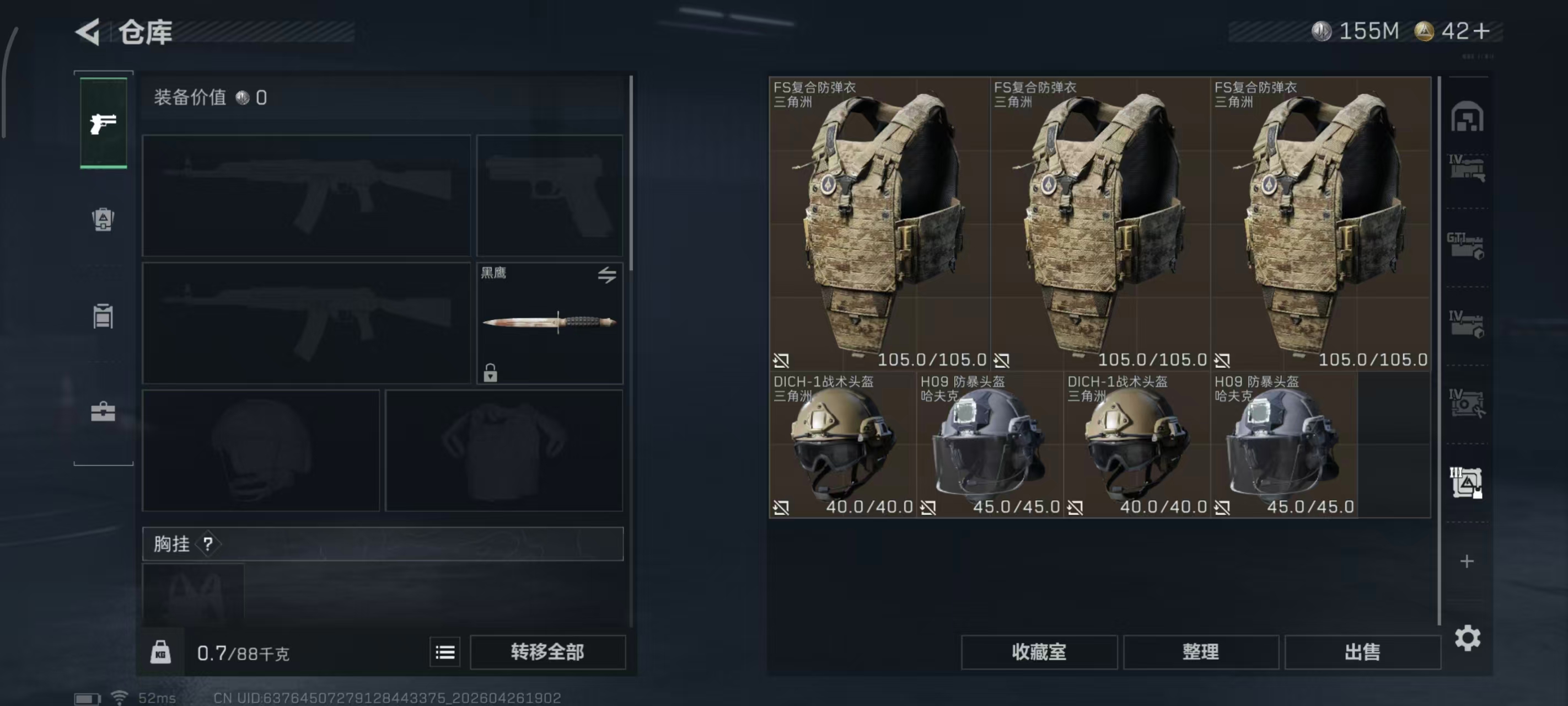Toggle the lock on the 黑鹰 knife
The height and width of the screenshot is (706, 1568).
(x=491, y=373)
